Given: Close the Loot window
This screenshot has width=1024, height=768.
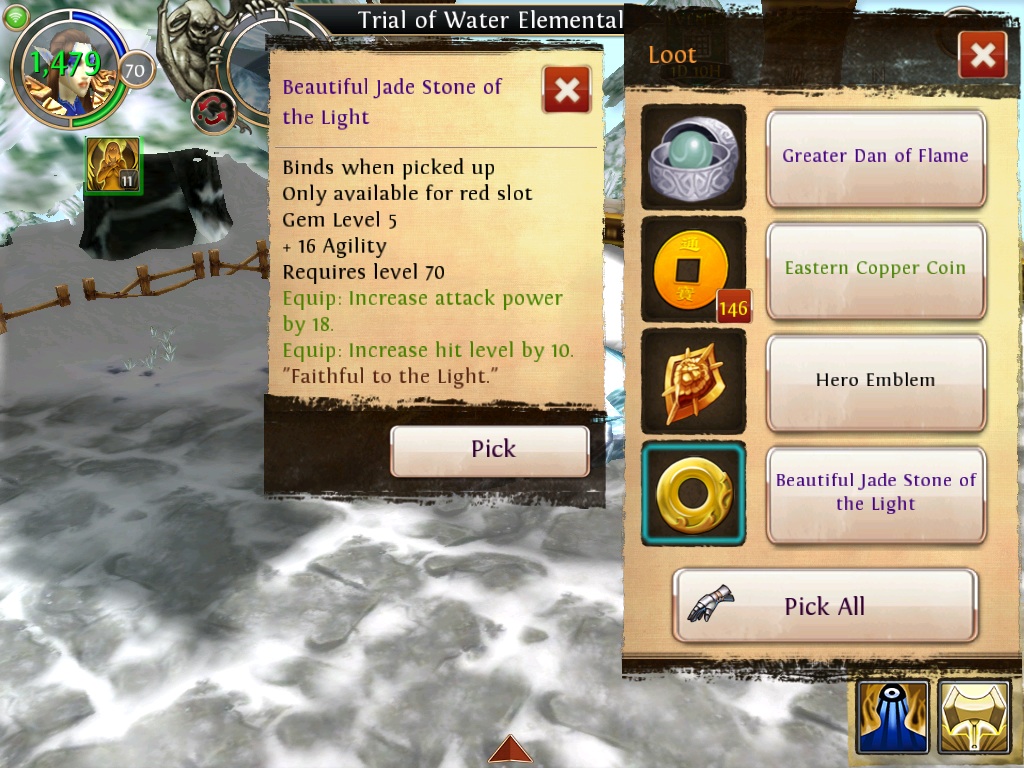Looking at the screenshot, I should click(981, 56).
